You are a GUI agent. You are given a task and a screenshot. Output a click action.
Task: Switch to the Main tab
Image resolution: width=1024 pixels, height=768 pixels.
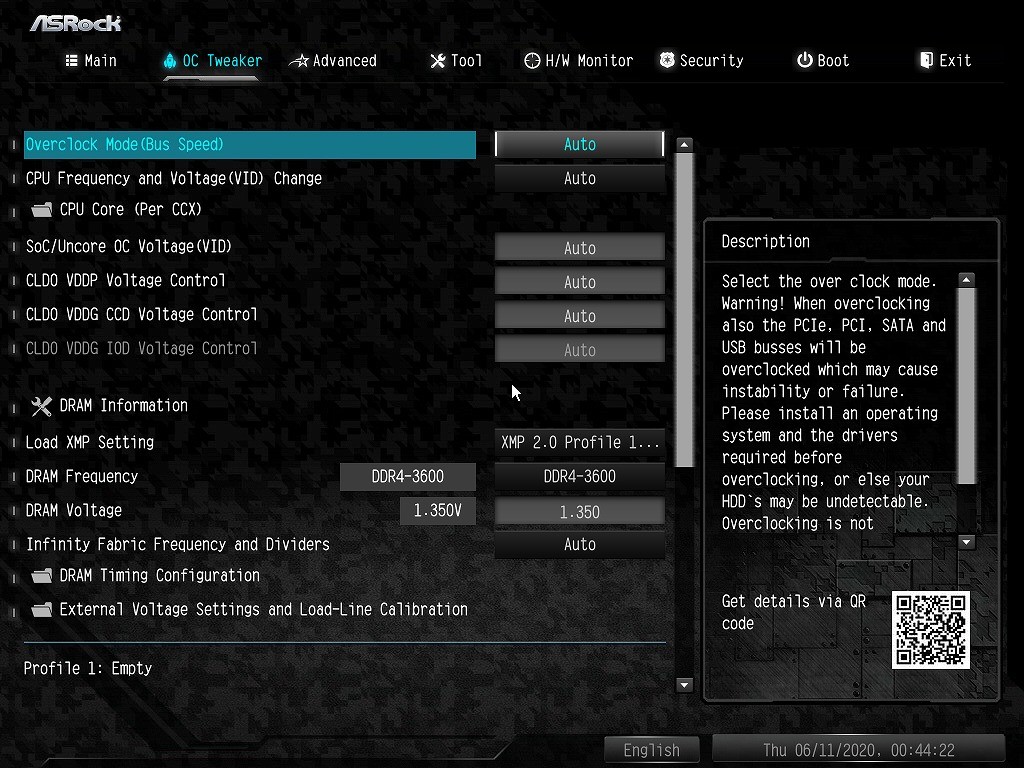pyautogui.click(x=91, y=61)
